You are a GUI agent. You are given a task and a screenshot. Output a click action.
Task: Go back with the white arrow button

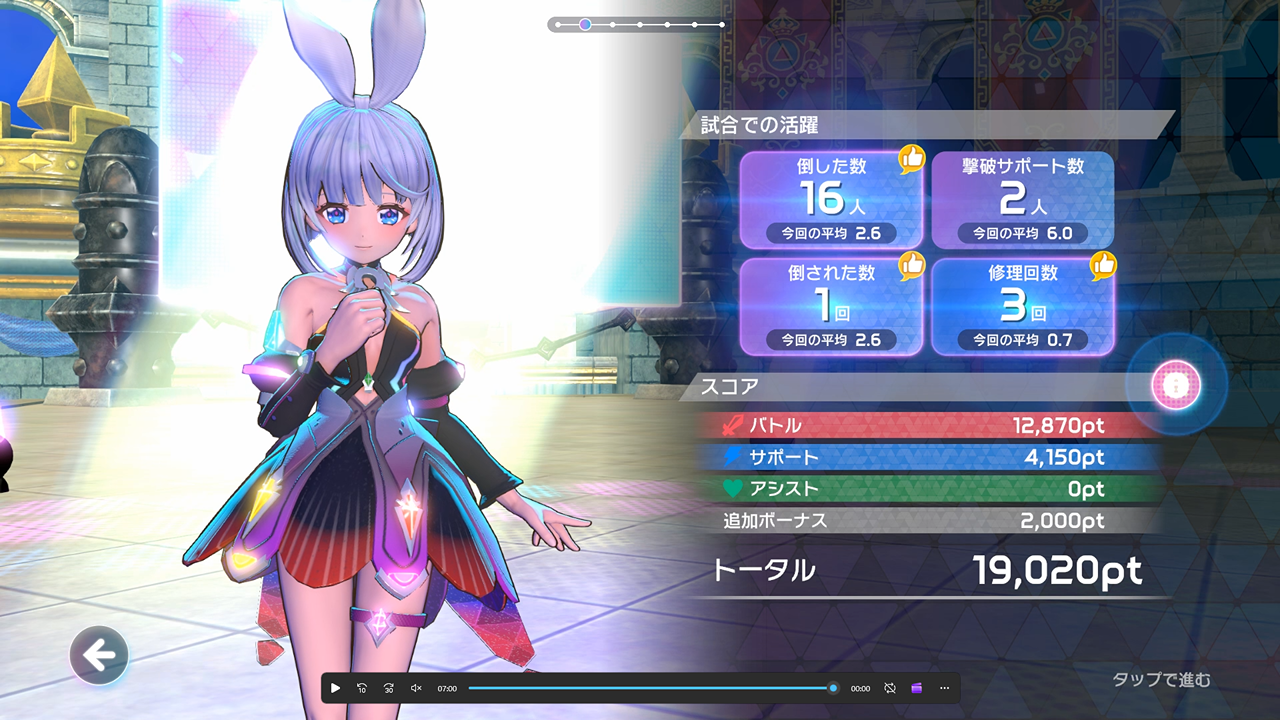(99, 656)
